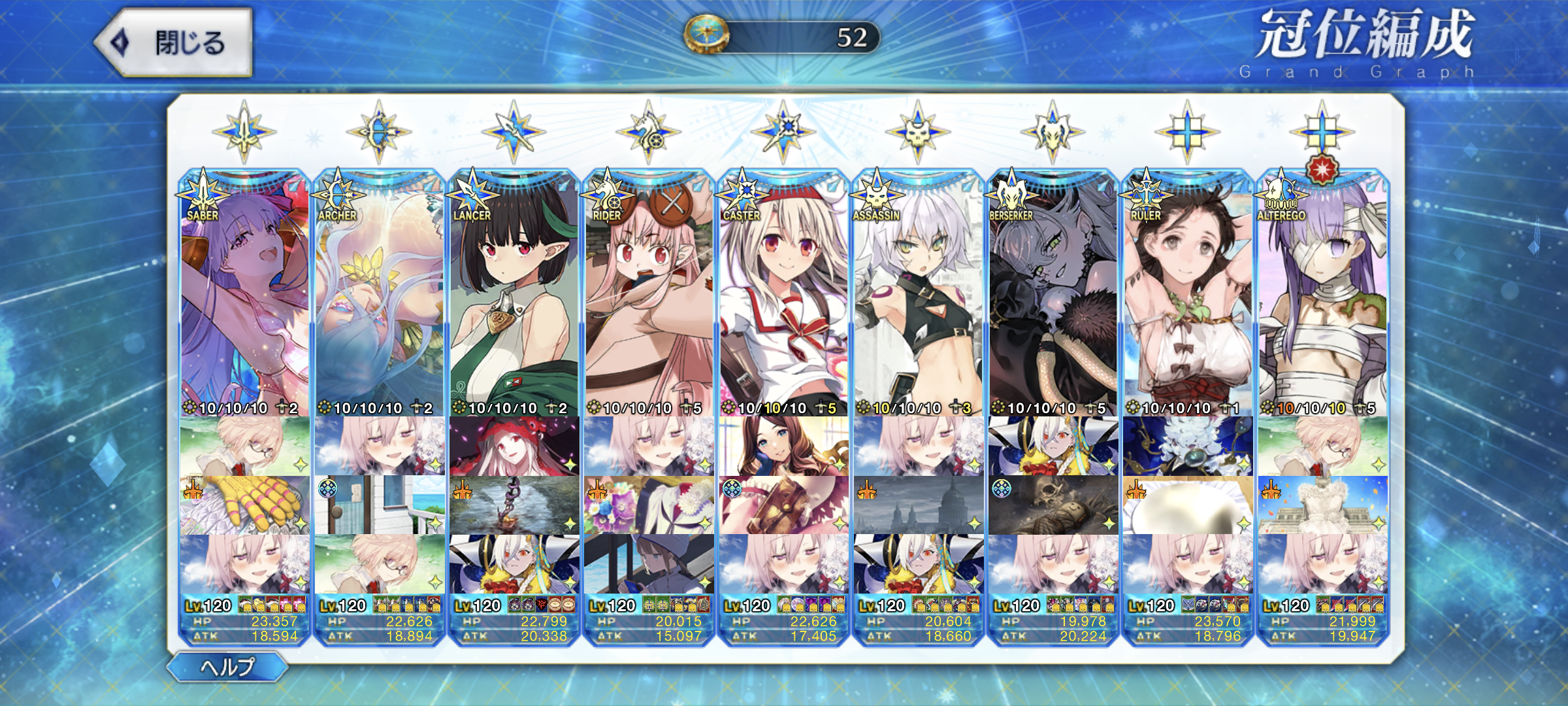
Task: Open the yellow glove craft essence slot
Action: tap(244, 505)
